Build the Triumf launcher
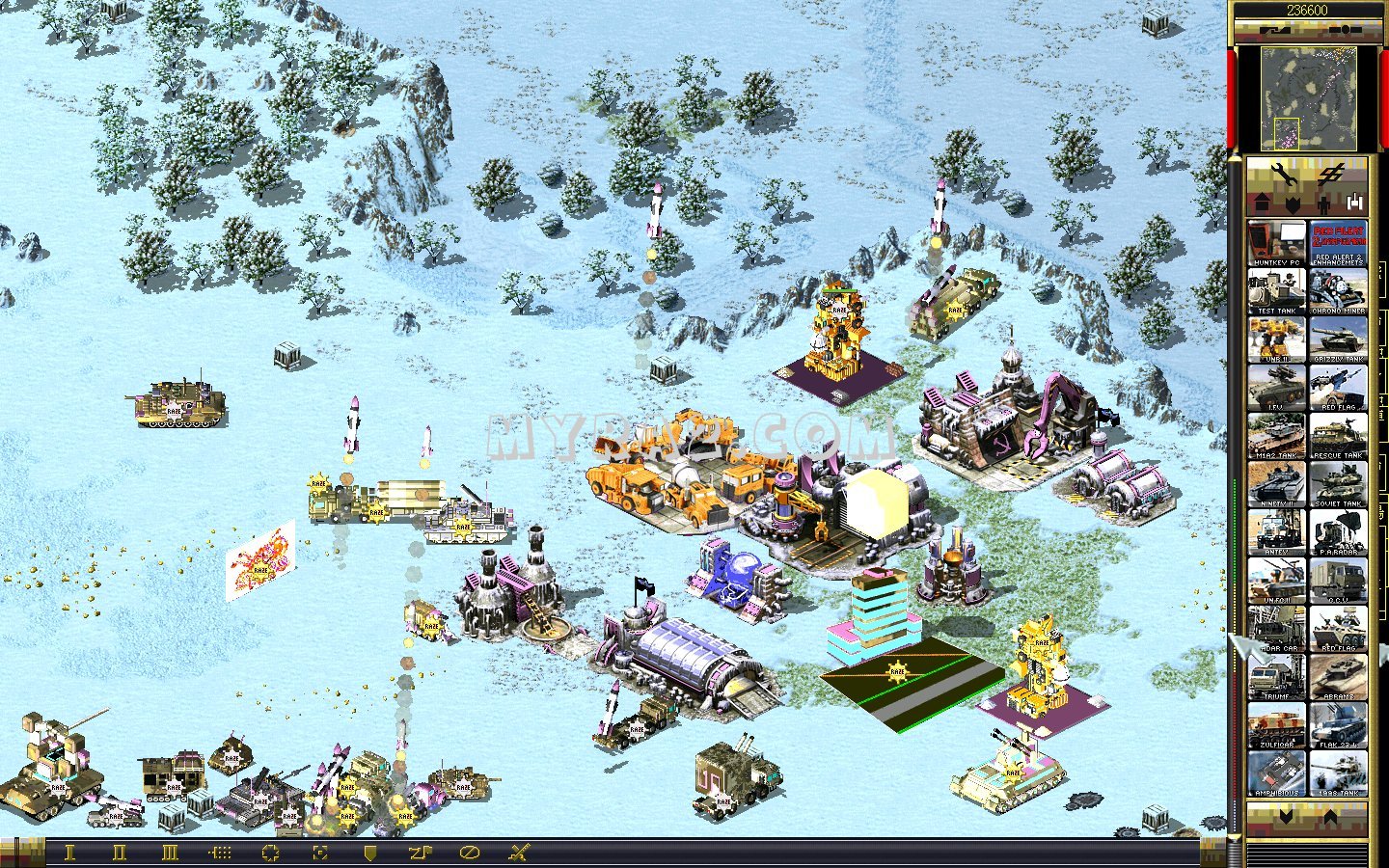 click(1276, 677)
